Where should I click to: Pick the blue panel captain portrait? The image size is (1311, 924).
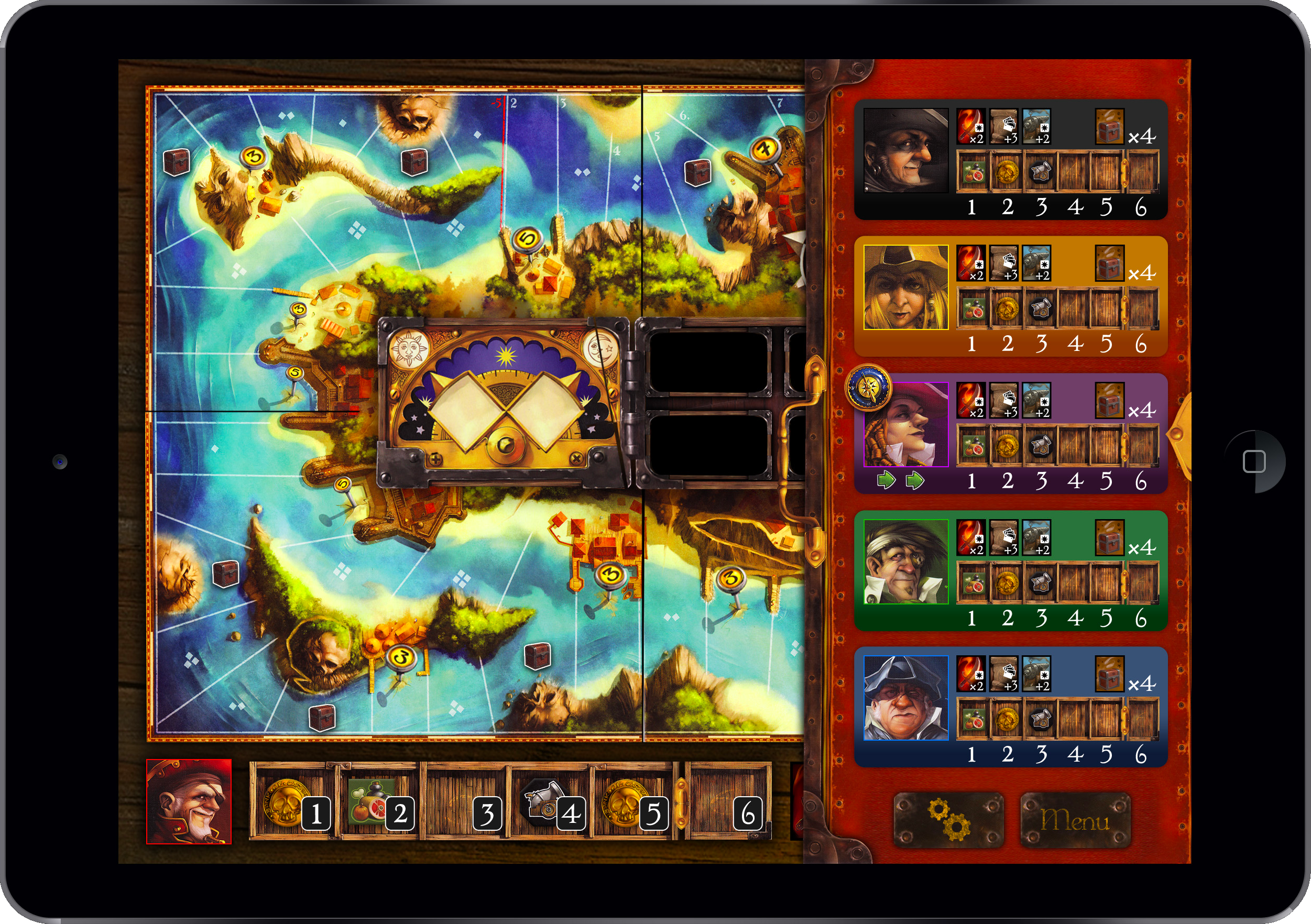point(906,698)
